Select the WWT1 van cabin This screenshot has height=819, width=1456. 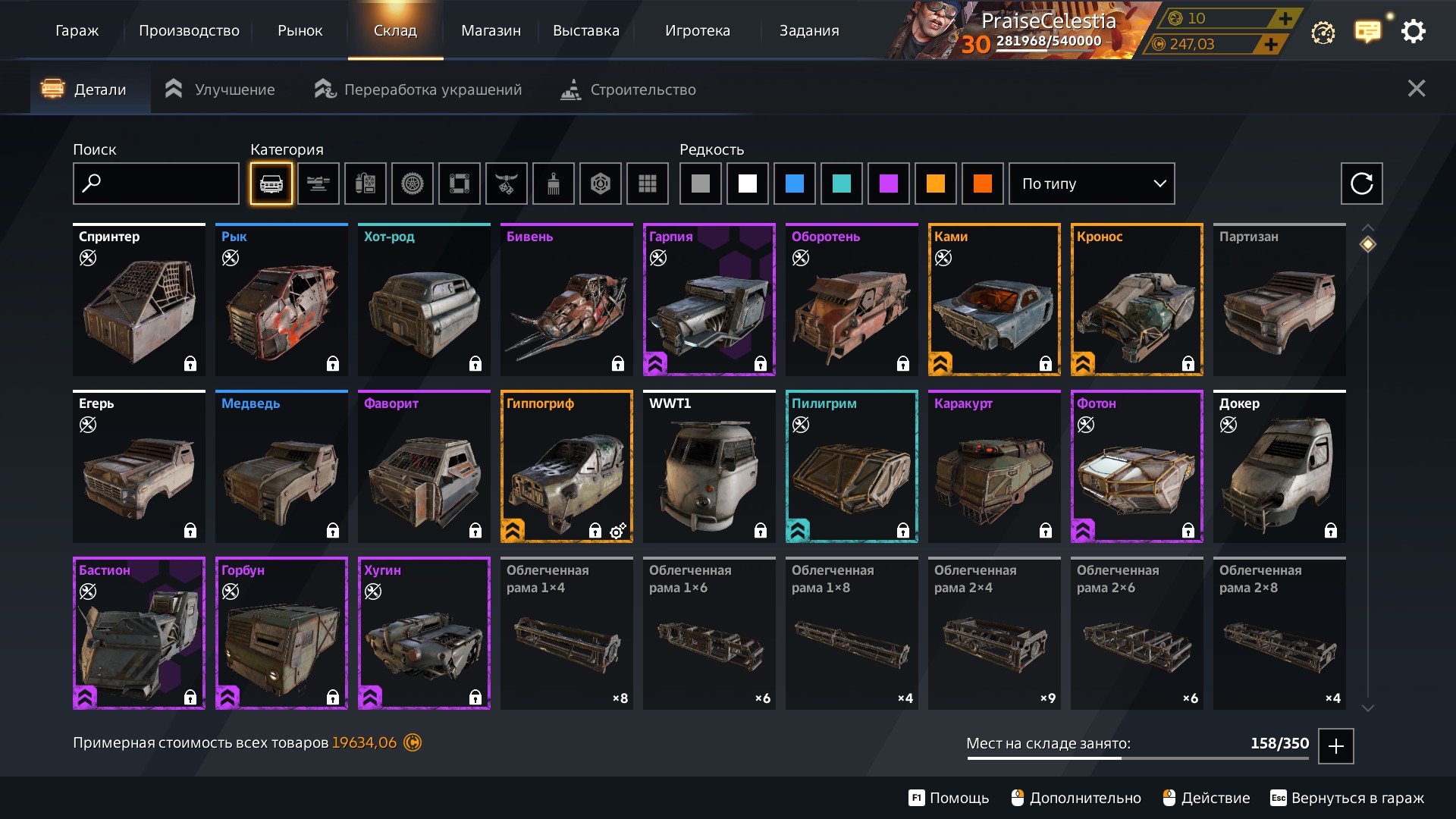(709, 466)
